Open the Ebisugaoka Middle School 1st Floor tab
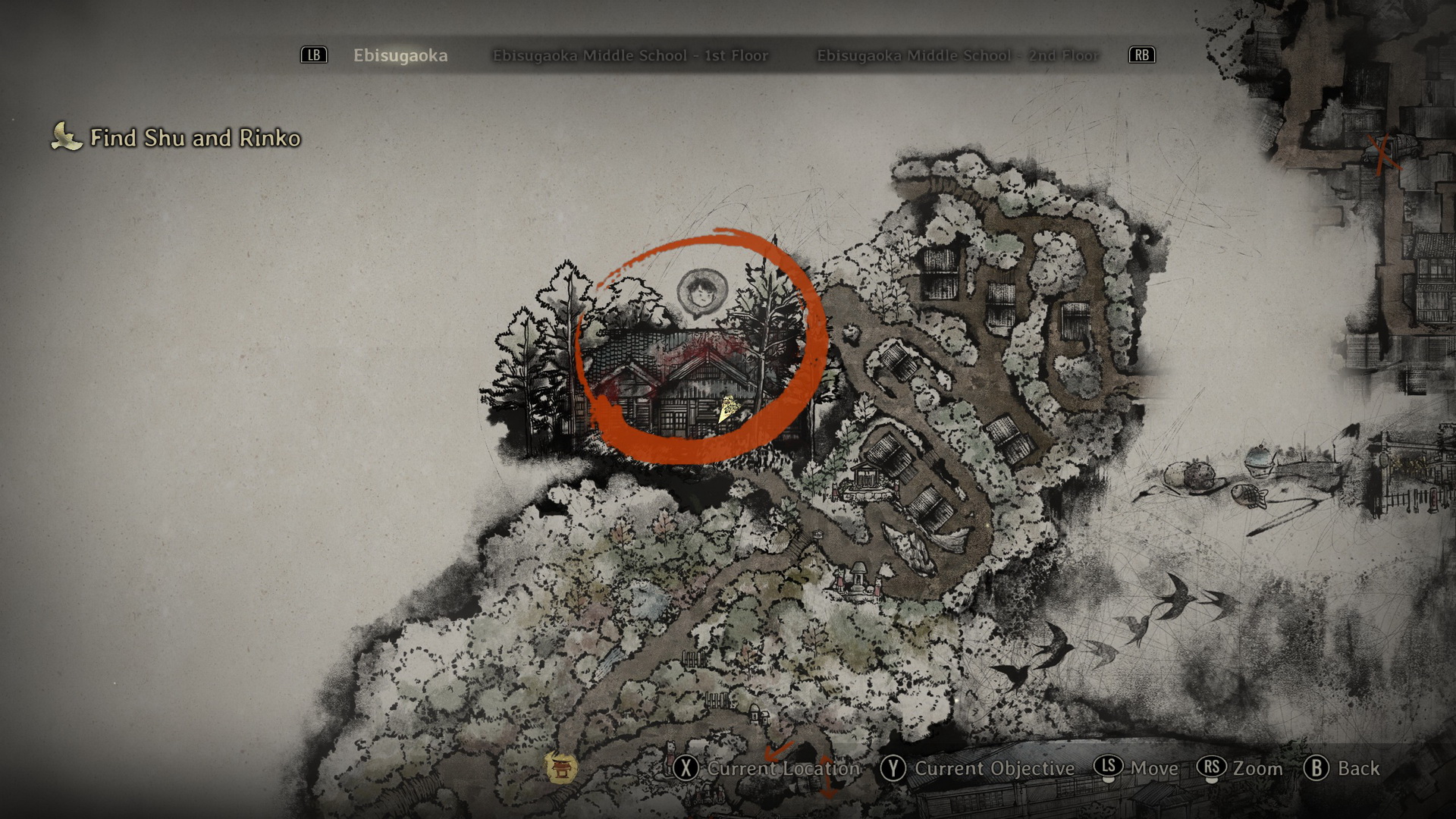The image size is (1456, 819). [630, 55]
